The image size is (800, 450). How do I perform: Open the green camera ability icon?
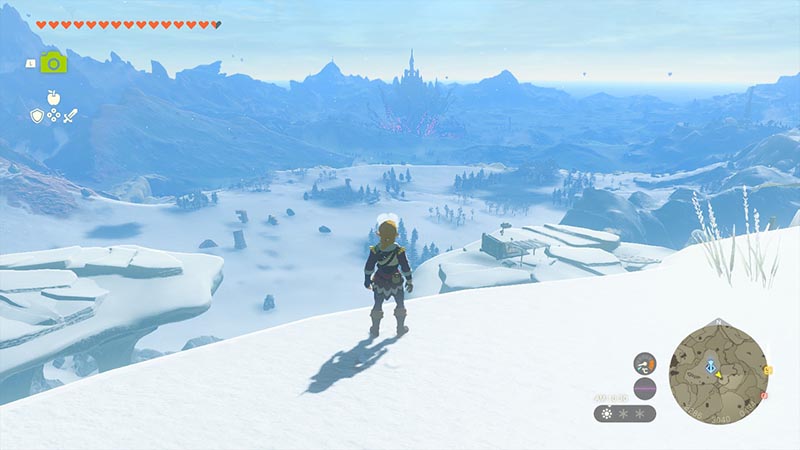[53, 62]
